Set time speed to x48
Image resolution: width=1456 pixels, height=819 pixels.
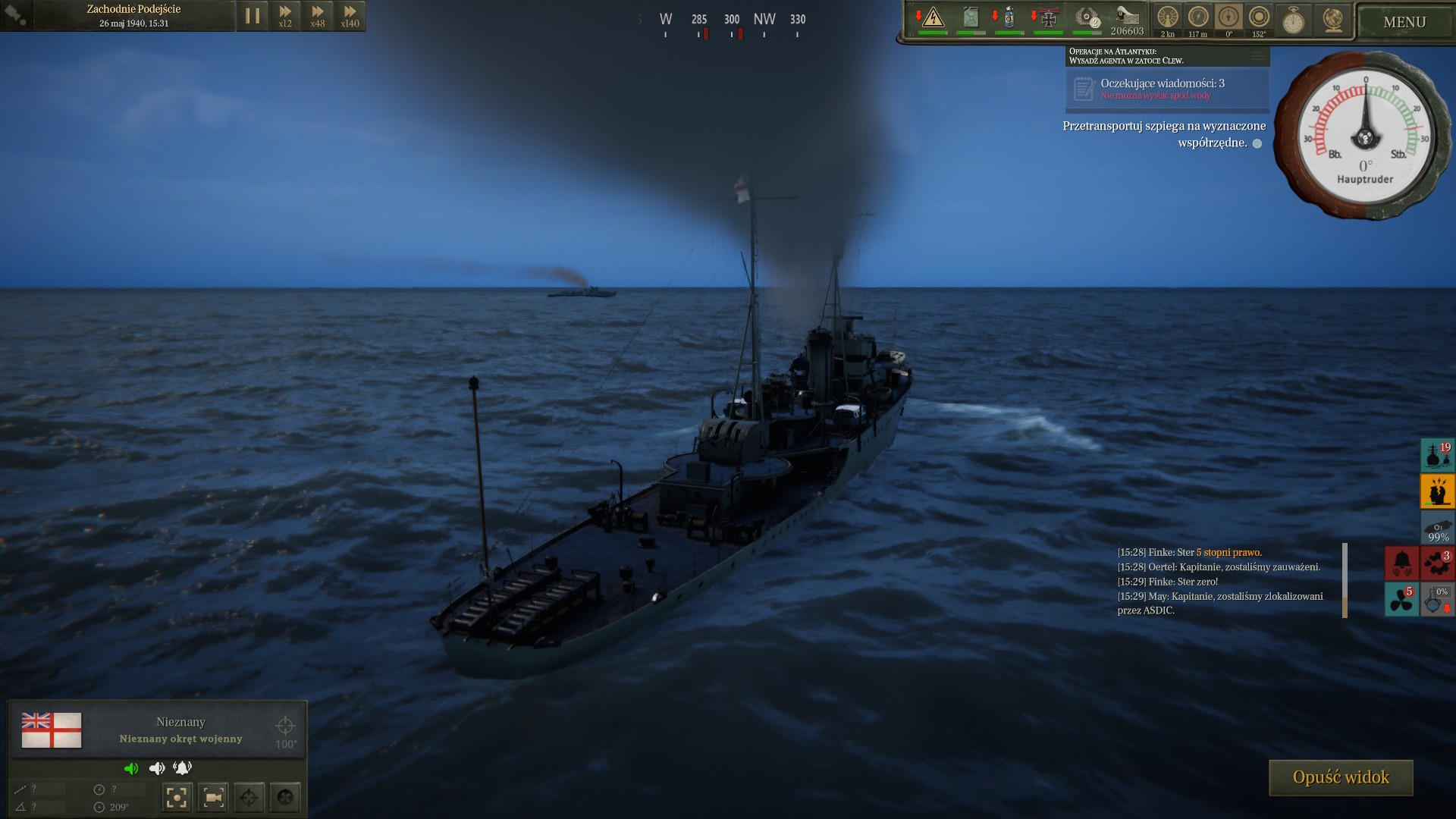click(318, 16)
